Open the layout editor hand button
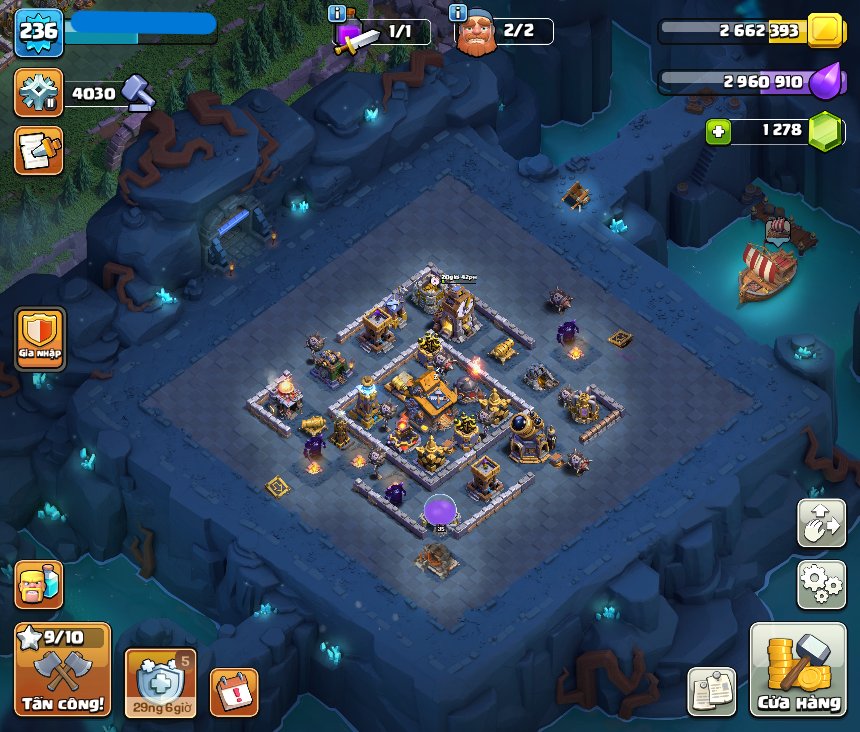 click(x=821, y=523)
